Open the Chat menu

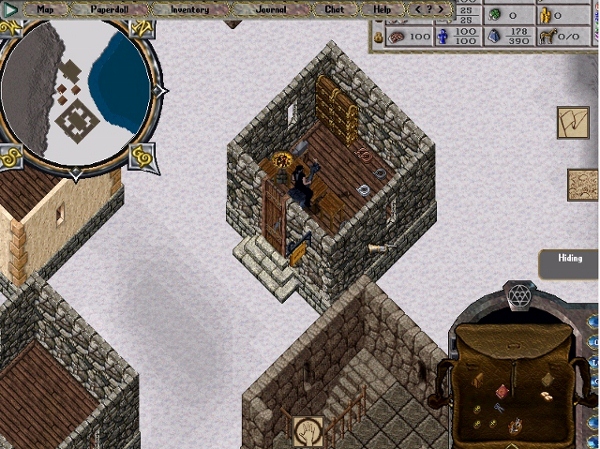(334, 9)
